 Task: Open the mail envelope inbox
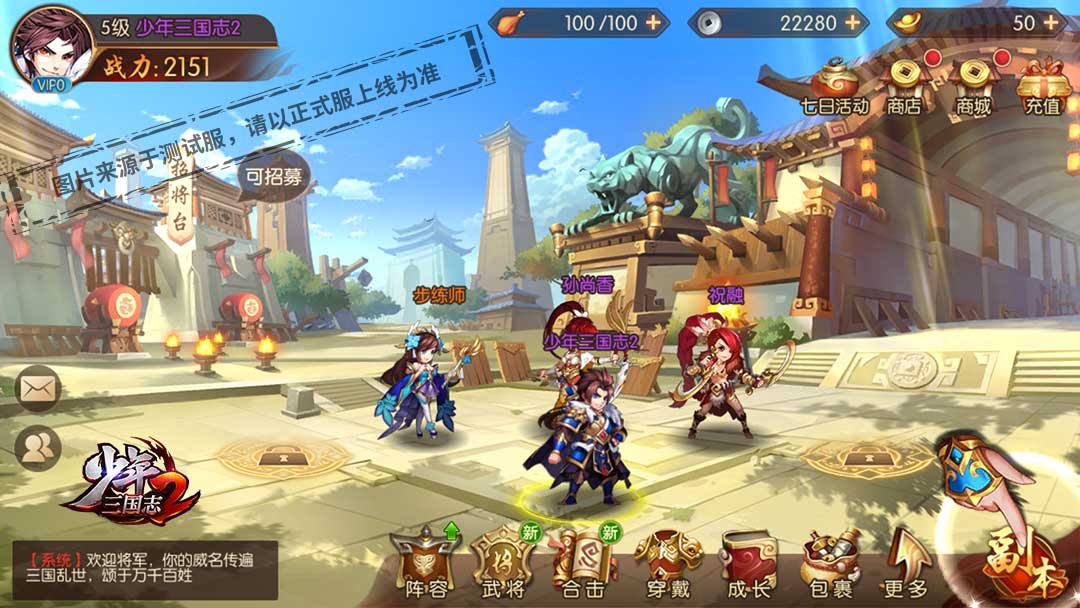pyautogui.click(x=38, y=388)
